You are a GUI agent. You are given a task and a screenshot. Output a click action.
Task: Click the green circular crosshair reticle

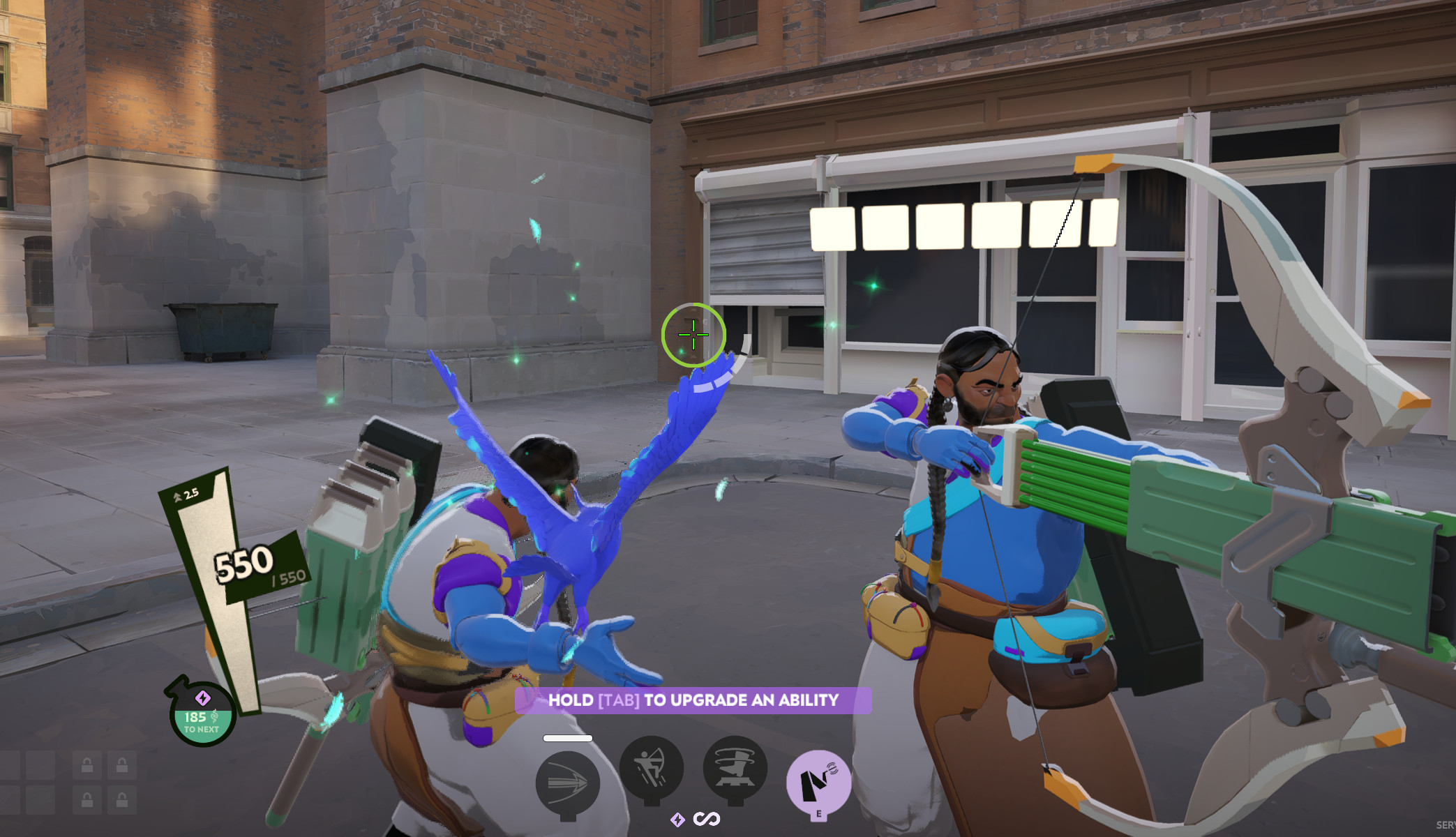(x=692, y=335)
